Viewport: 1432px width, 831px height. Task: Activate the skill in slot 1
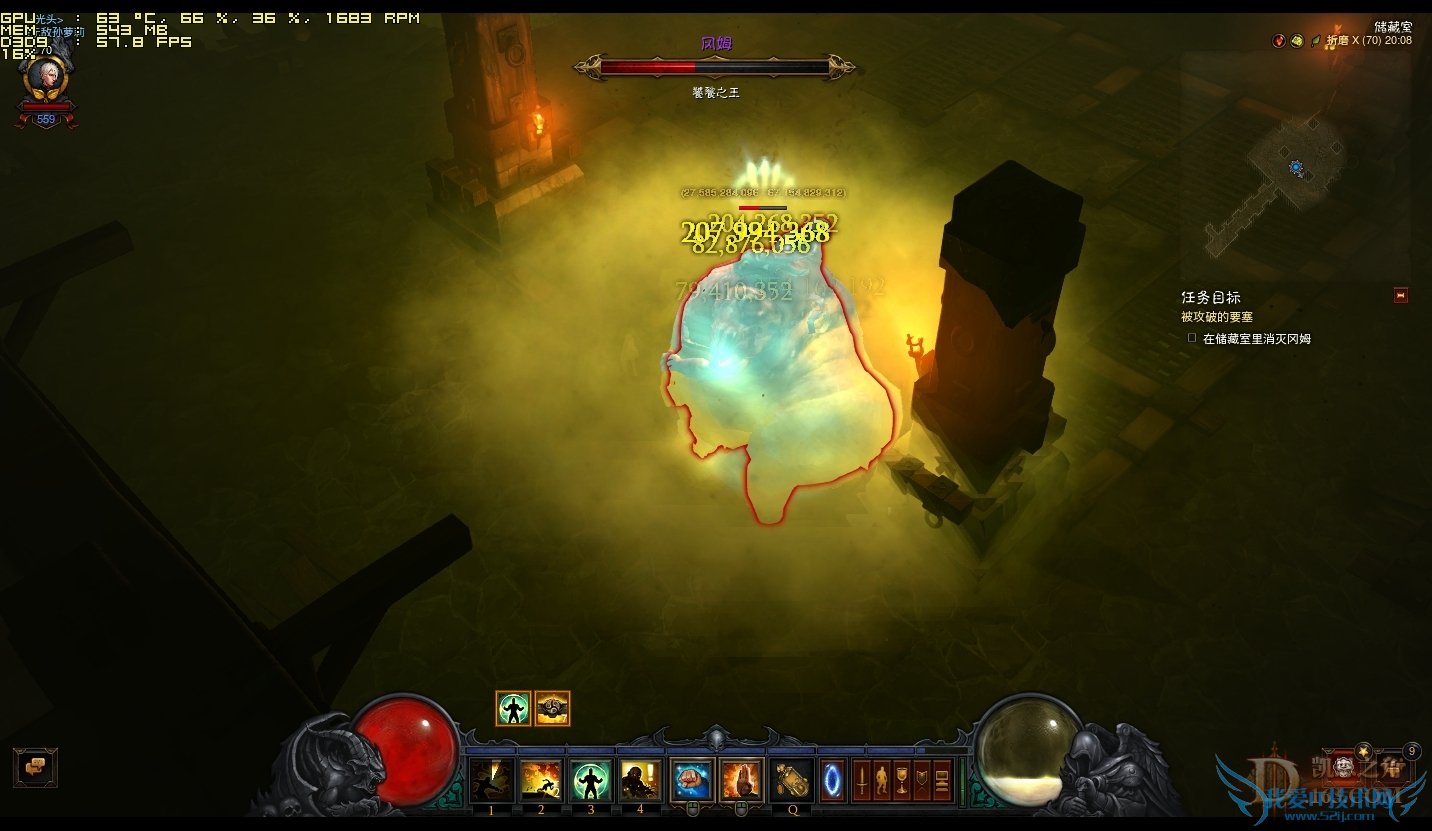coord(492,780)
